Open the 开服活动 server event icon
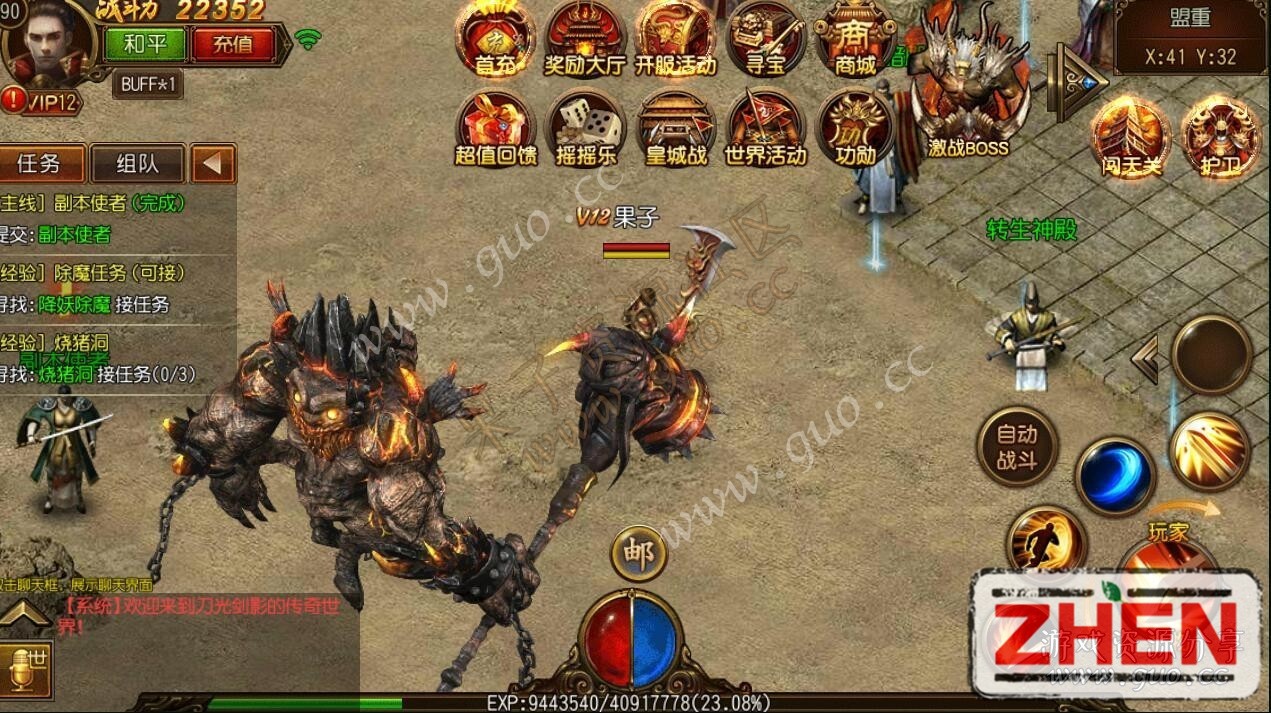The width and height of the screenshot is (1271, 713). [x=675, y=38]
